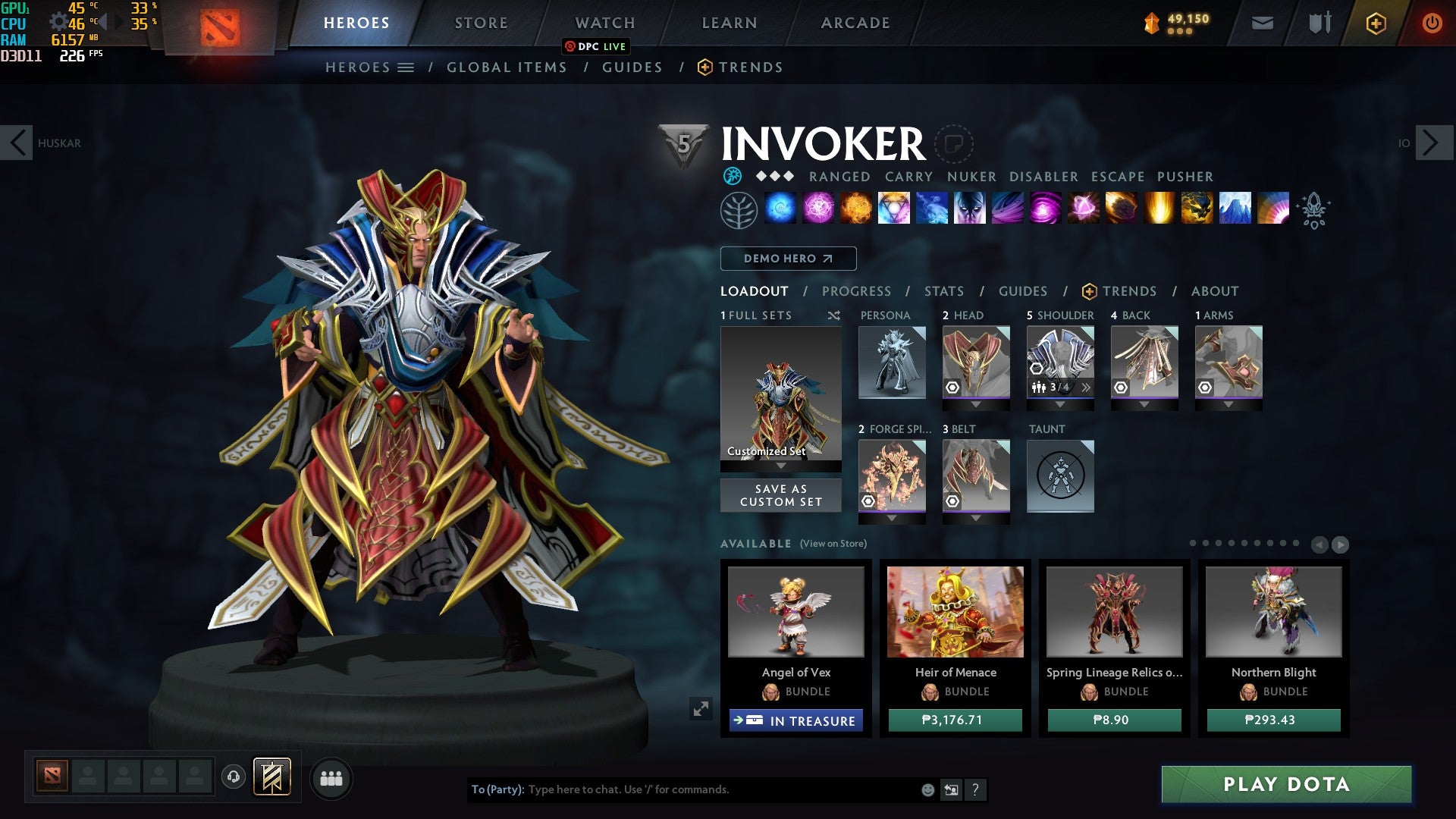Click the voice chat headset icon
The width and height of the screenshot is (1456, 819).
coord(233,777)
